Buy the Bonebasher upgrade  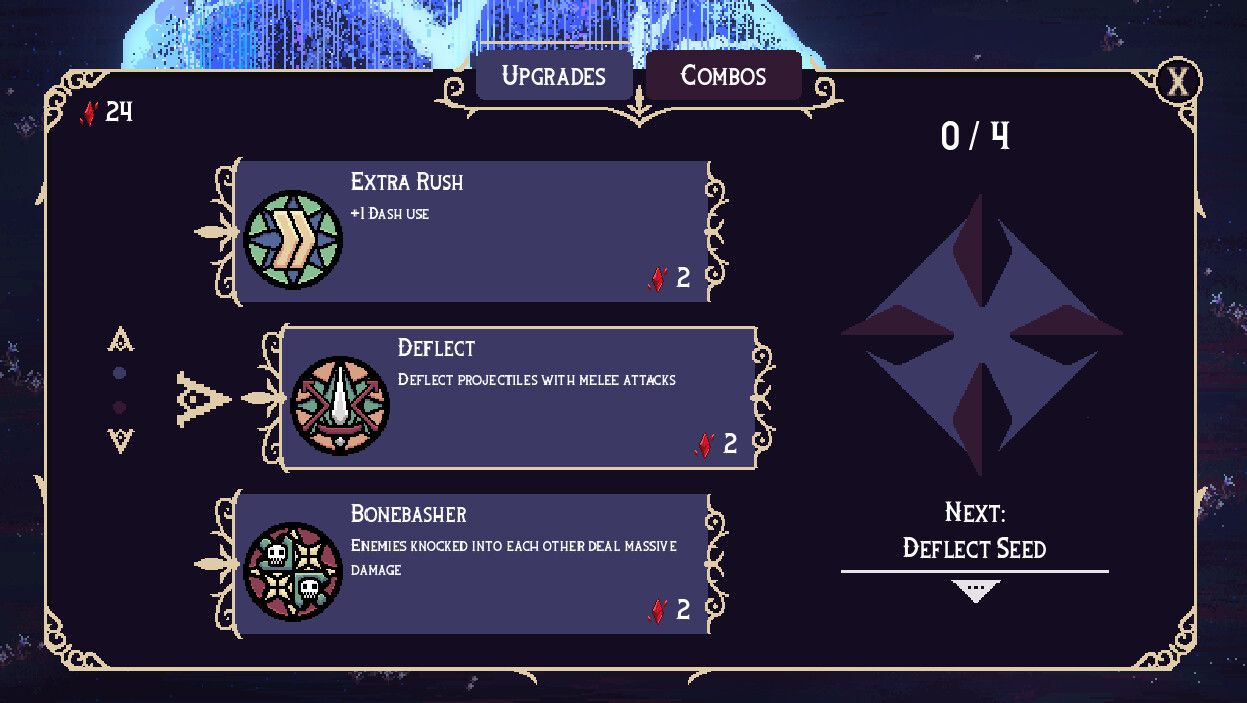coord(471,564)
